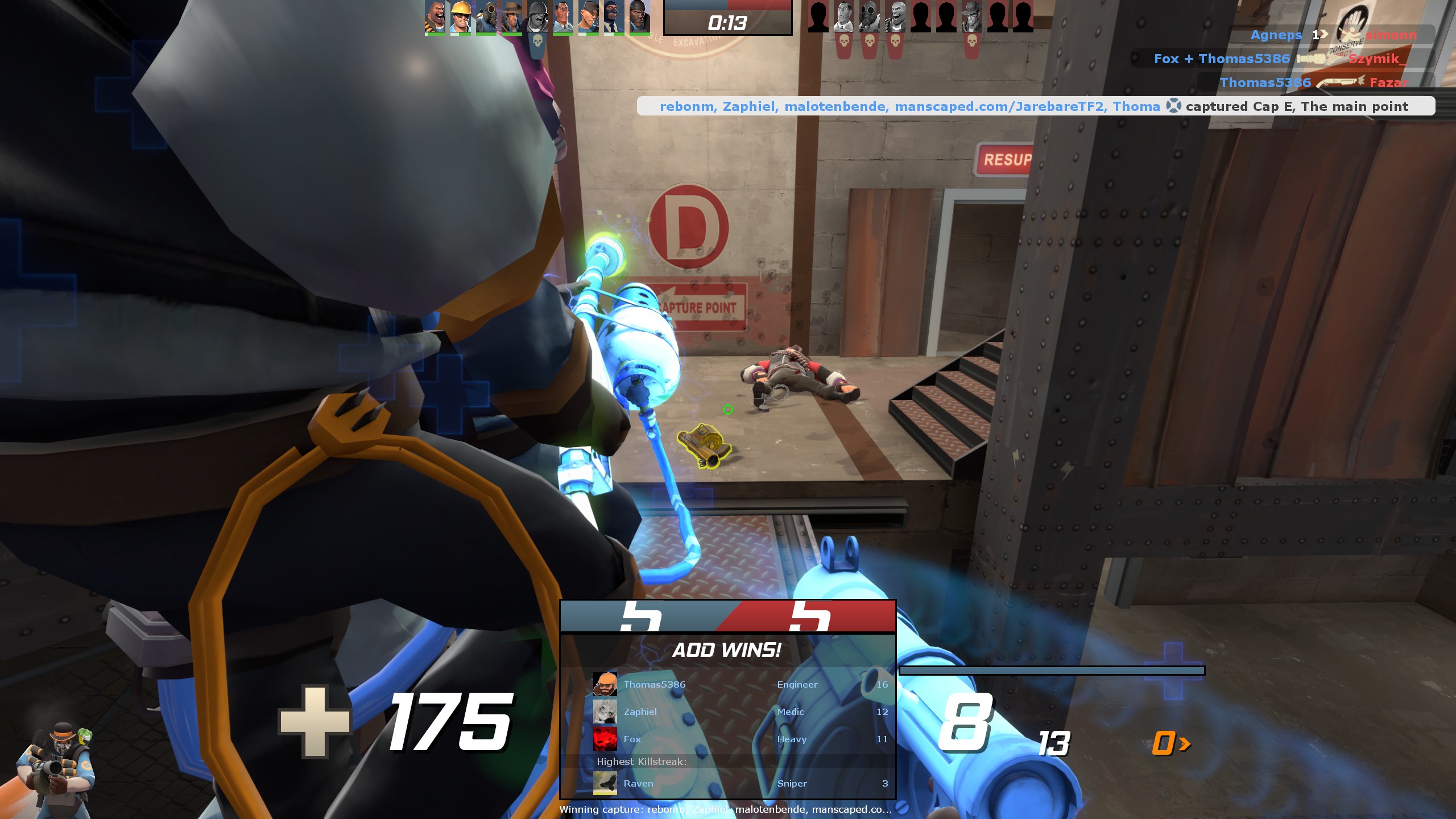
Task: Choose the BLU Spy portrait in the team bar
Action: pyautogui.click(x=613, y=16)
